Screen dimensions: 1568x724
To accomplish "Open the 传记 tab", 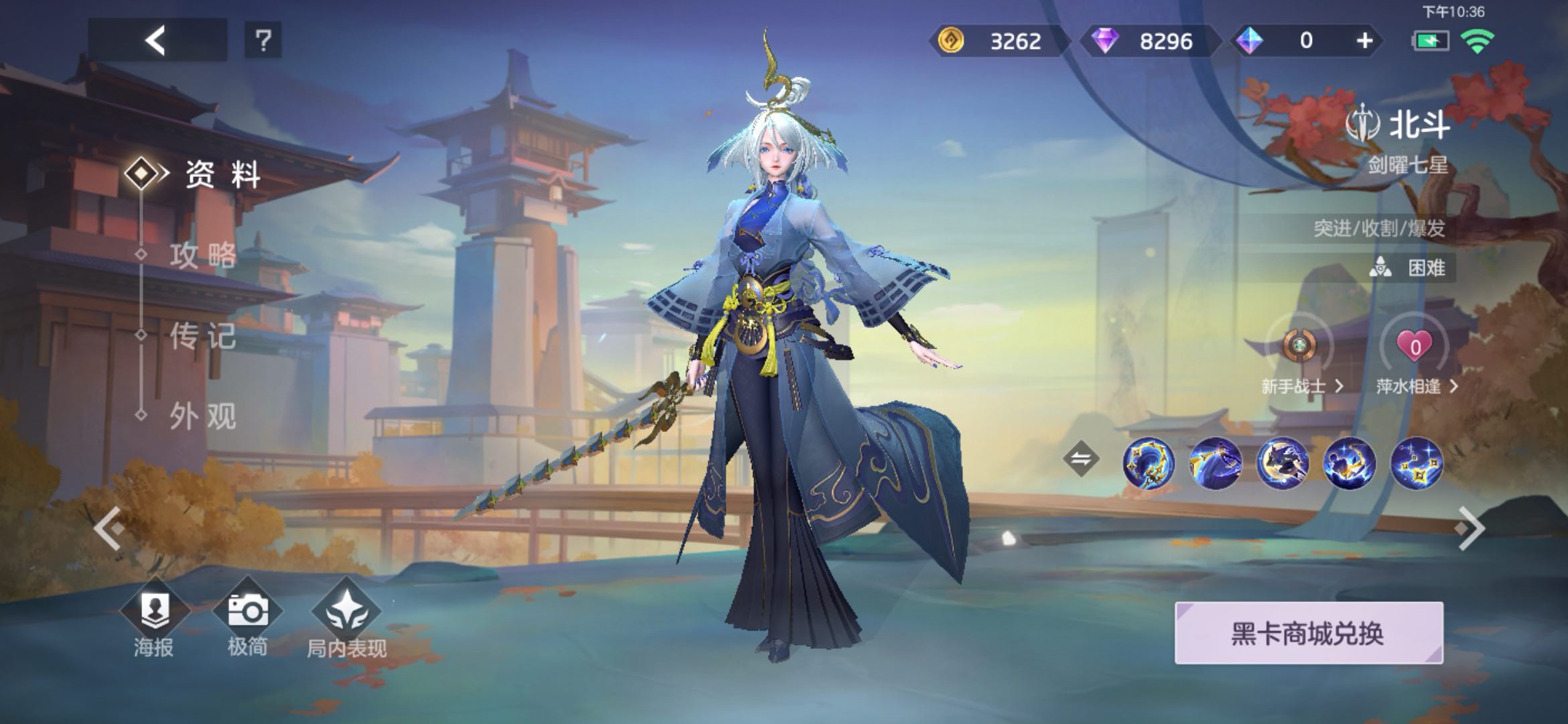I will coord(202,336).
